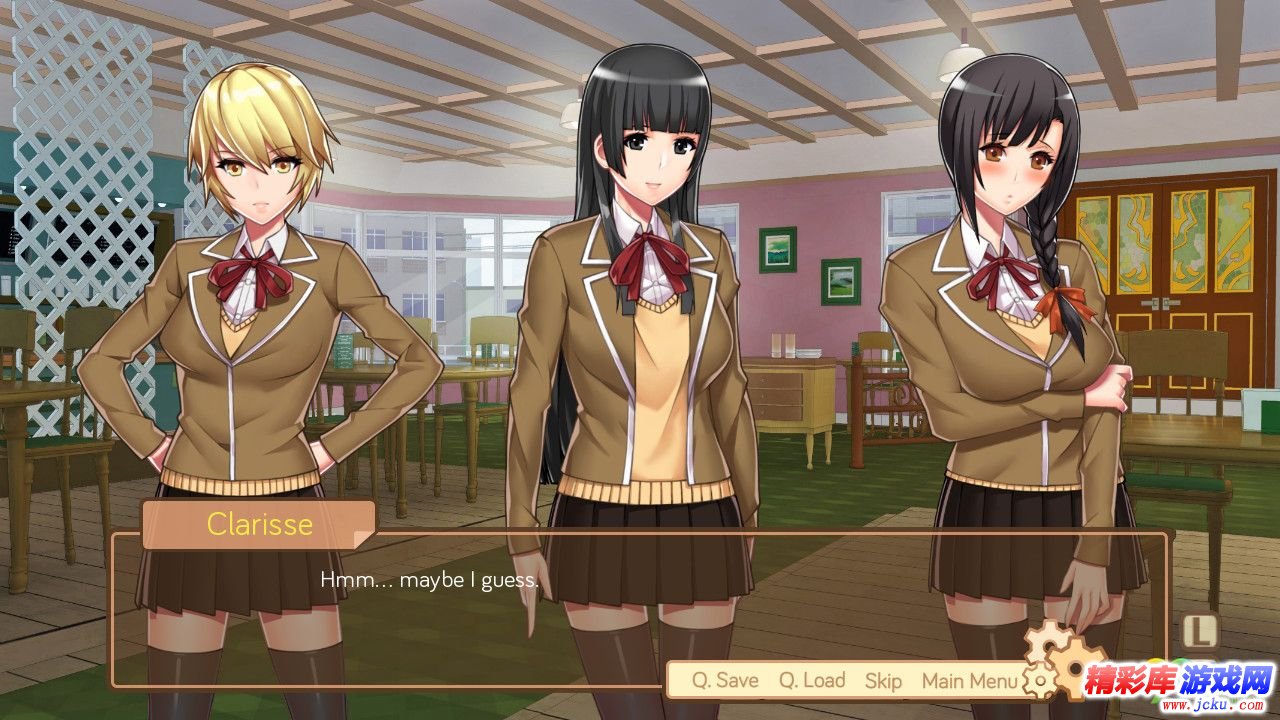This screenshot has height=720, width=1280.
Task: Return to the Main Menu
Action: [x=969, y=681]
